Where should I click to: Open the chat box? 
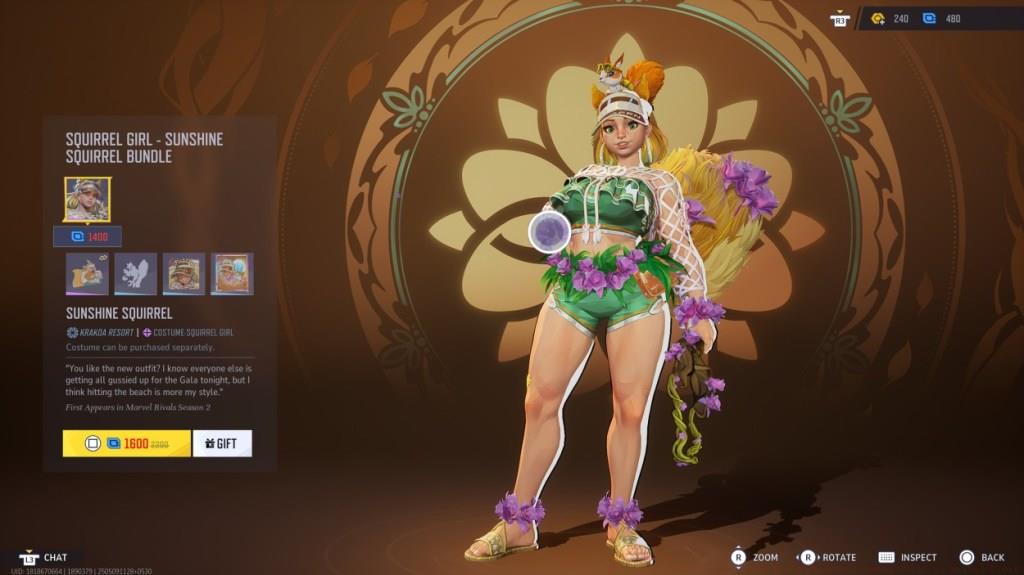click(x=45, y=557)
